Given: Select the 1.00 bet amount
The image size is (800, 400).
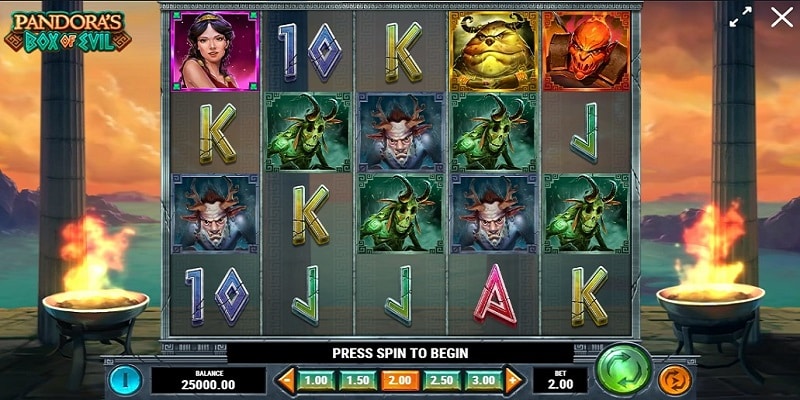Looking at the screenshot, I should coord(316,380).
